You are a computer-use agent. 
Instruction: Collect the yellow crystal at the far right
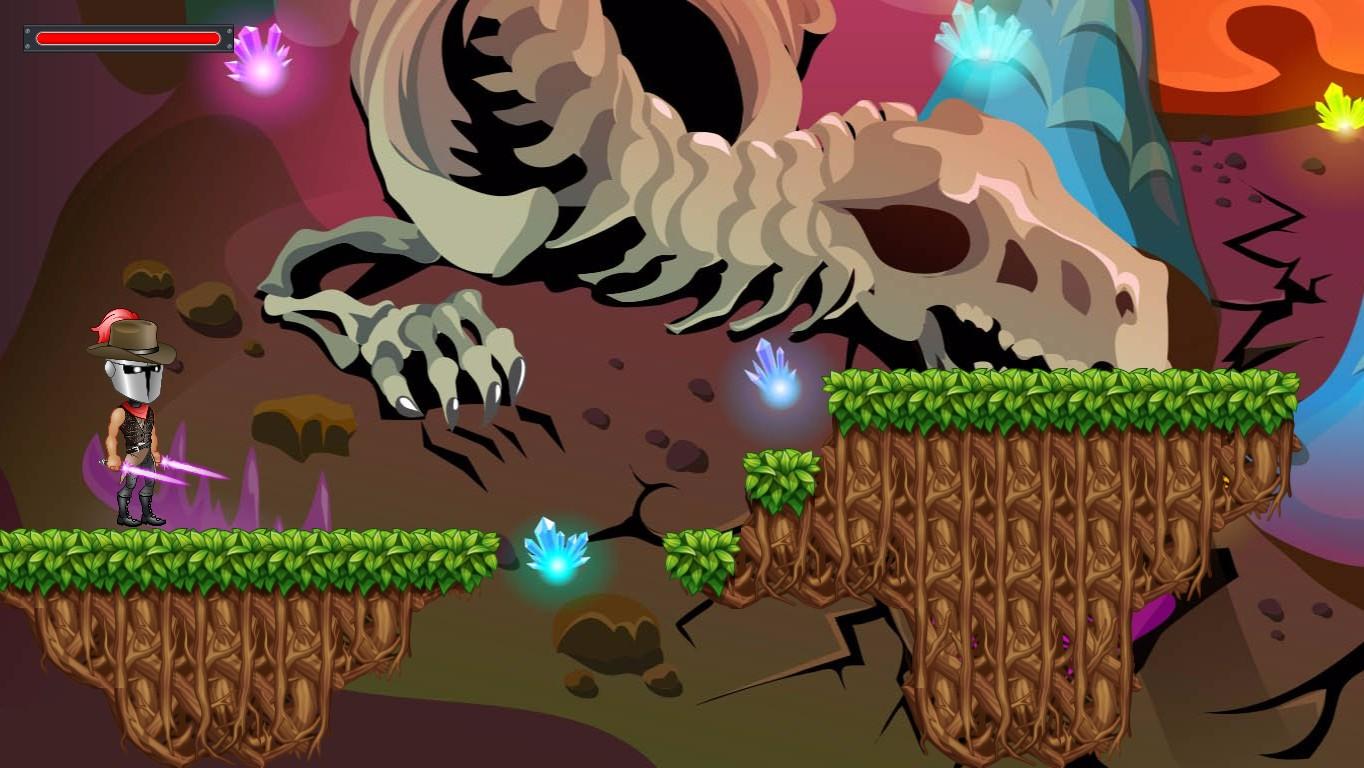tap(1340, 112)
